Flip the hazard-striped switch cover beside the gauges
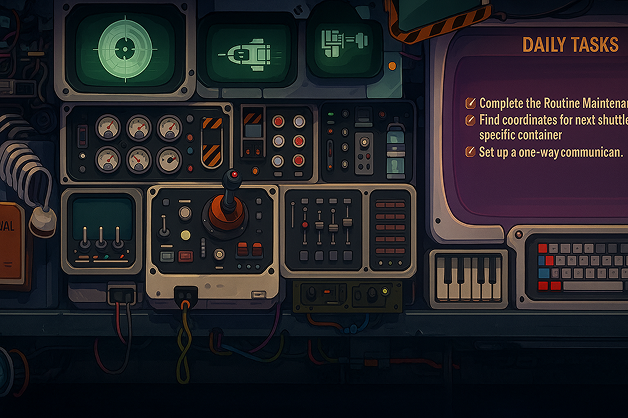This screenshot has height=418, width=628. 212,142
